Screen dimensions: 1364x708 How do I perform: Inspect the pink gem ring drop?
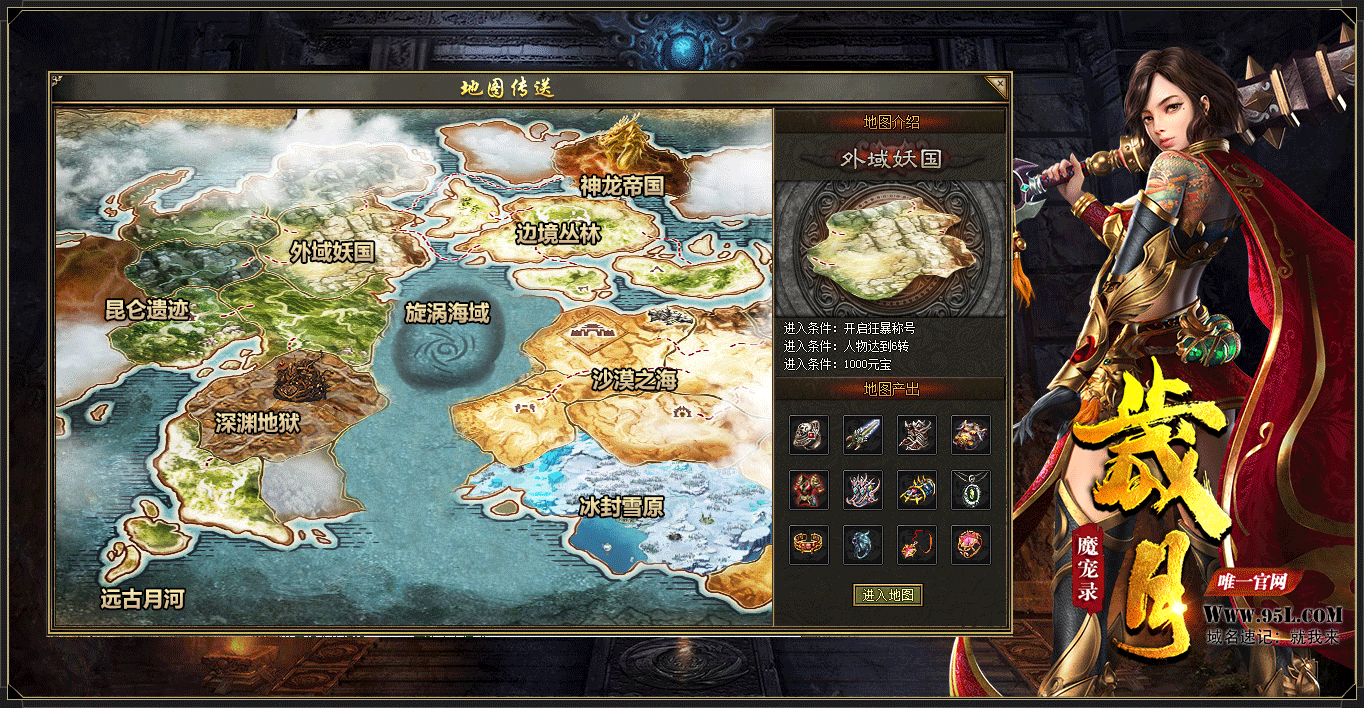[971, 545]
